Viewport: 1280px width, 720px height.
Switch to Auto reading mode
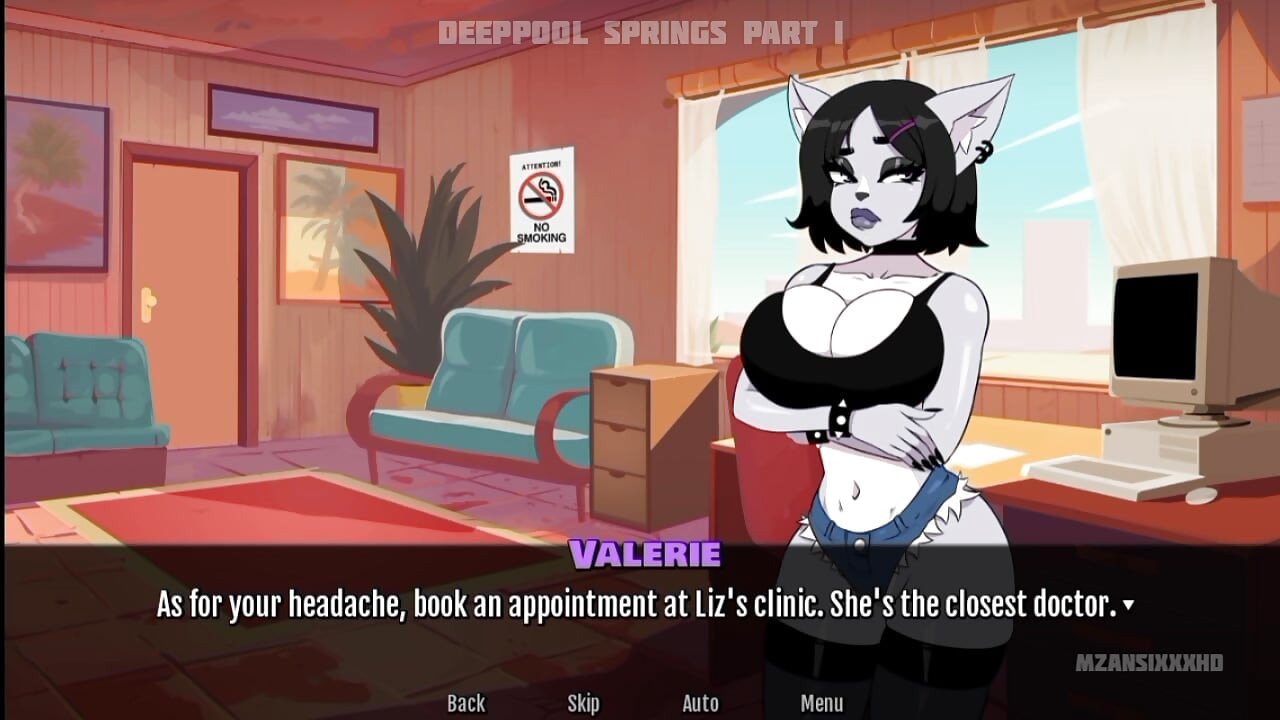click(700, 703)
